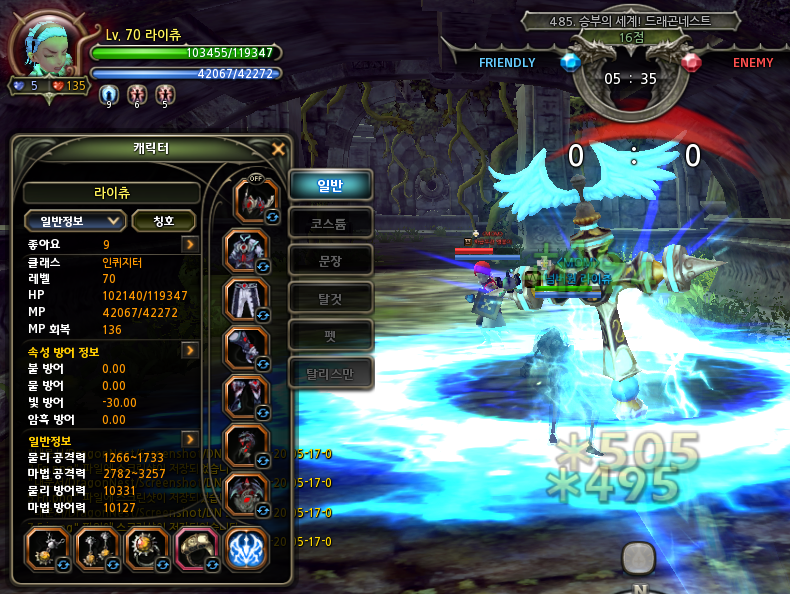The height and width of the screenshot is (594, 790).
Task: Open the 문장 crest tab
Action: pos(331,260)
